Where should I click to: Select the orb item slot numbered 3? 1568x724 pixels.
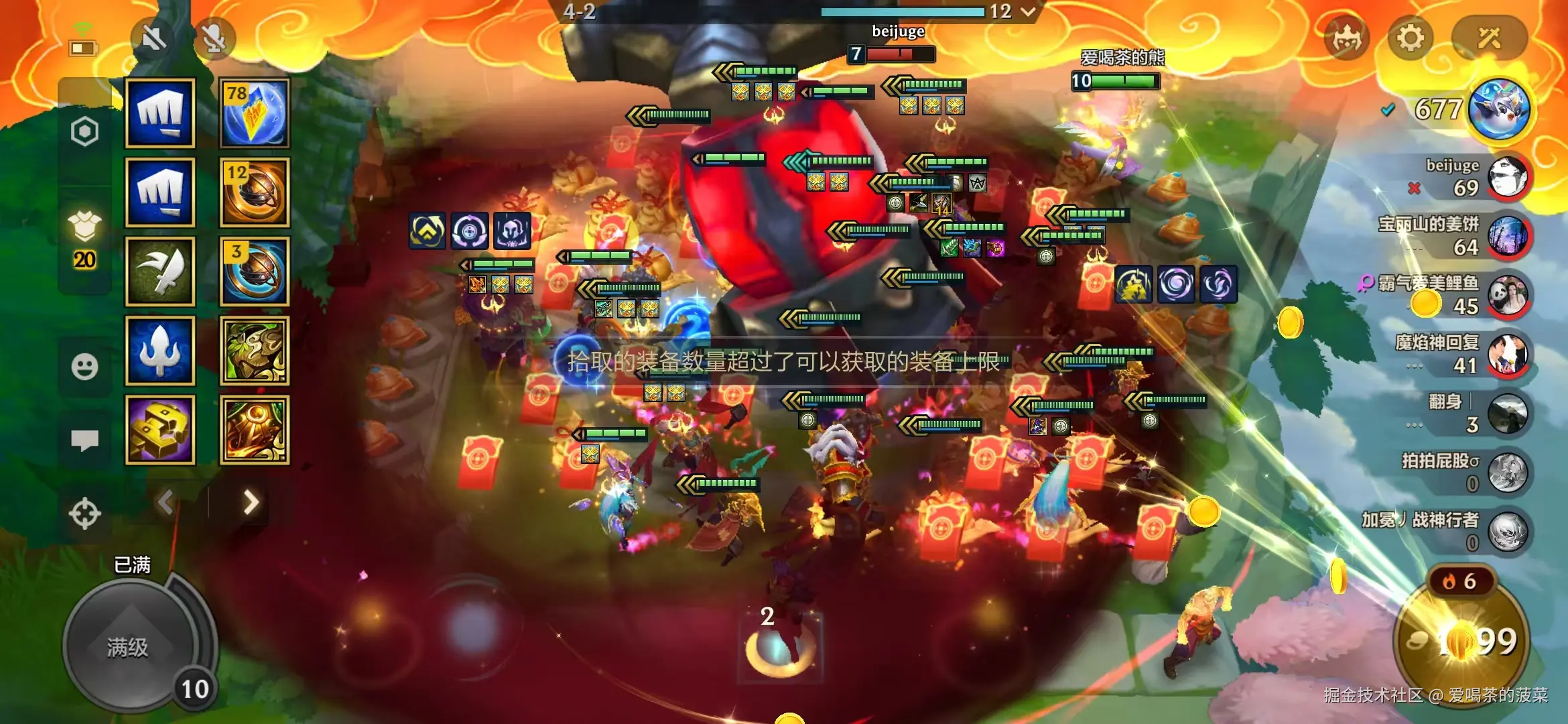pyautogui.click(x=255, y=271)
